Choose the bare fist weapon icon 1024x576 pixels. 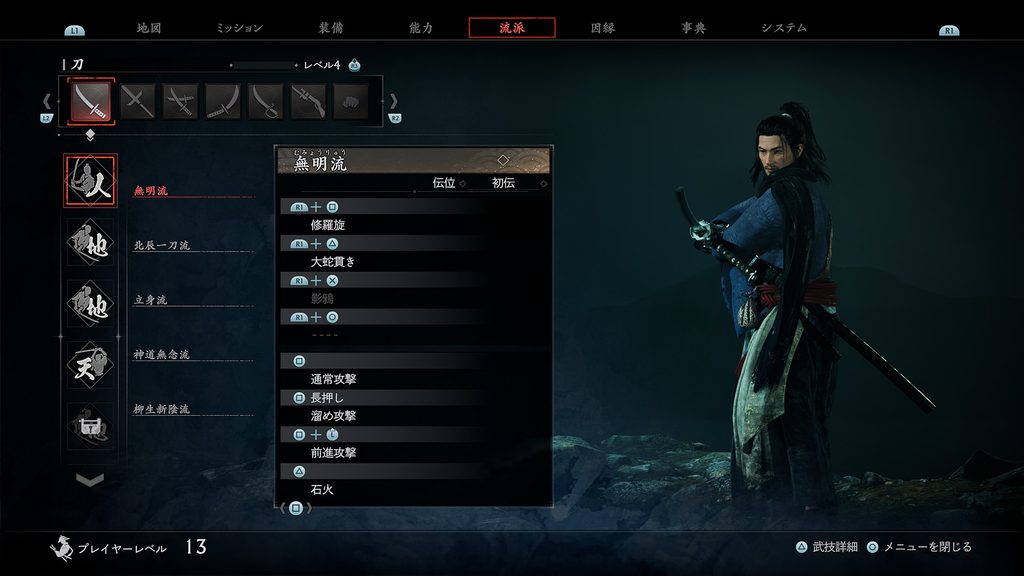pyautogui.click(x=350, y=101)
